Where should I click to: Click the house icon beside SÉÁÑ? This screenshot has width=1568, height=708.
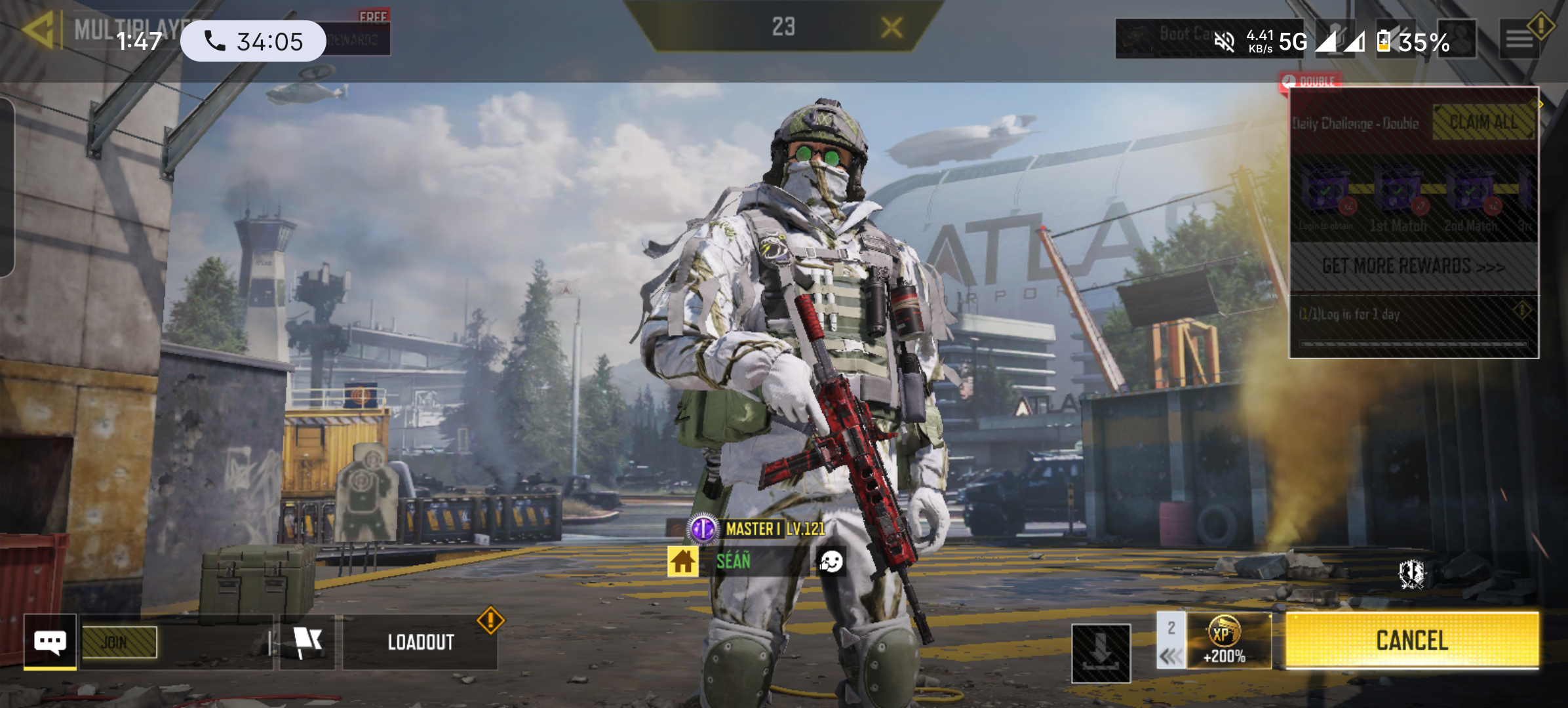coord(682,561)
